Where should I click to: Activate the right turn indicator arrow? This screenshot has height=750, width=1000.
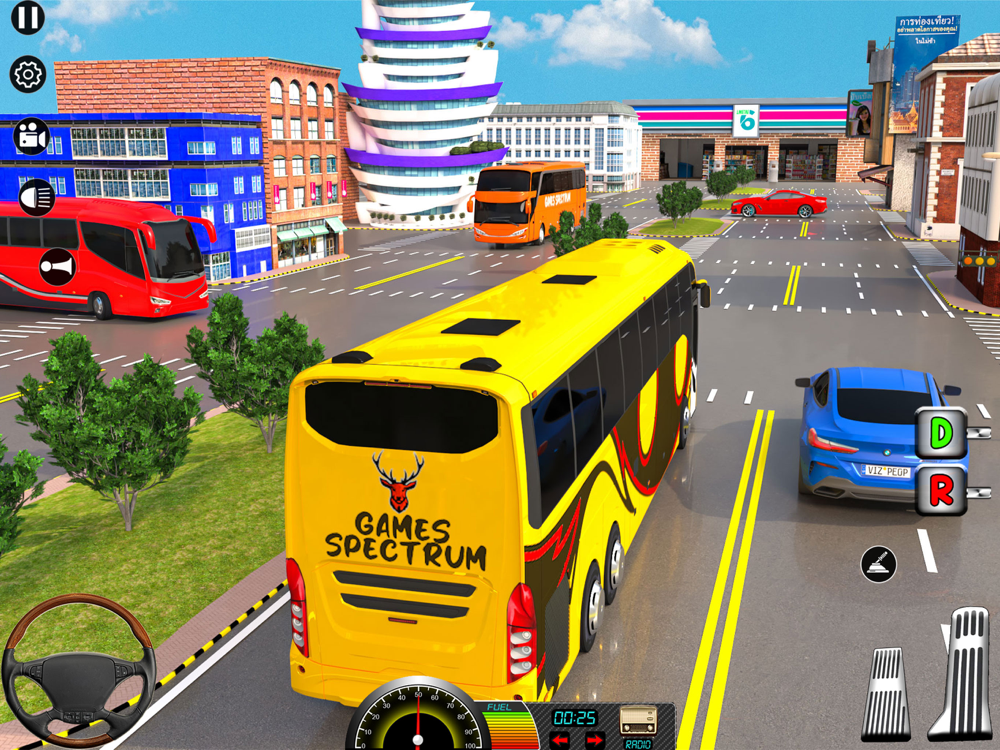click(593, 740)
